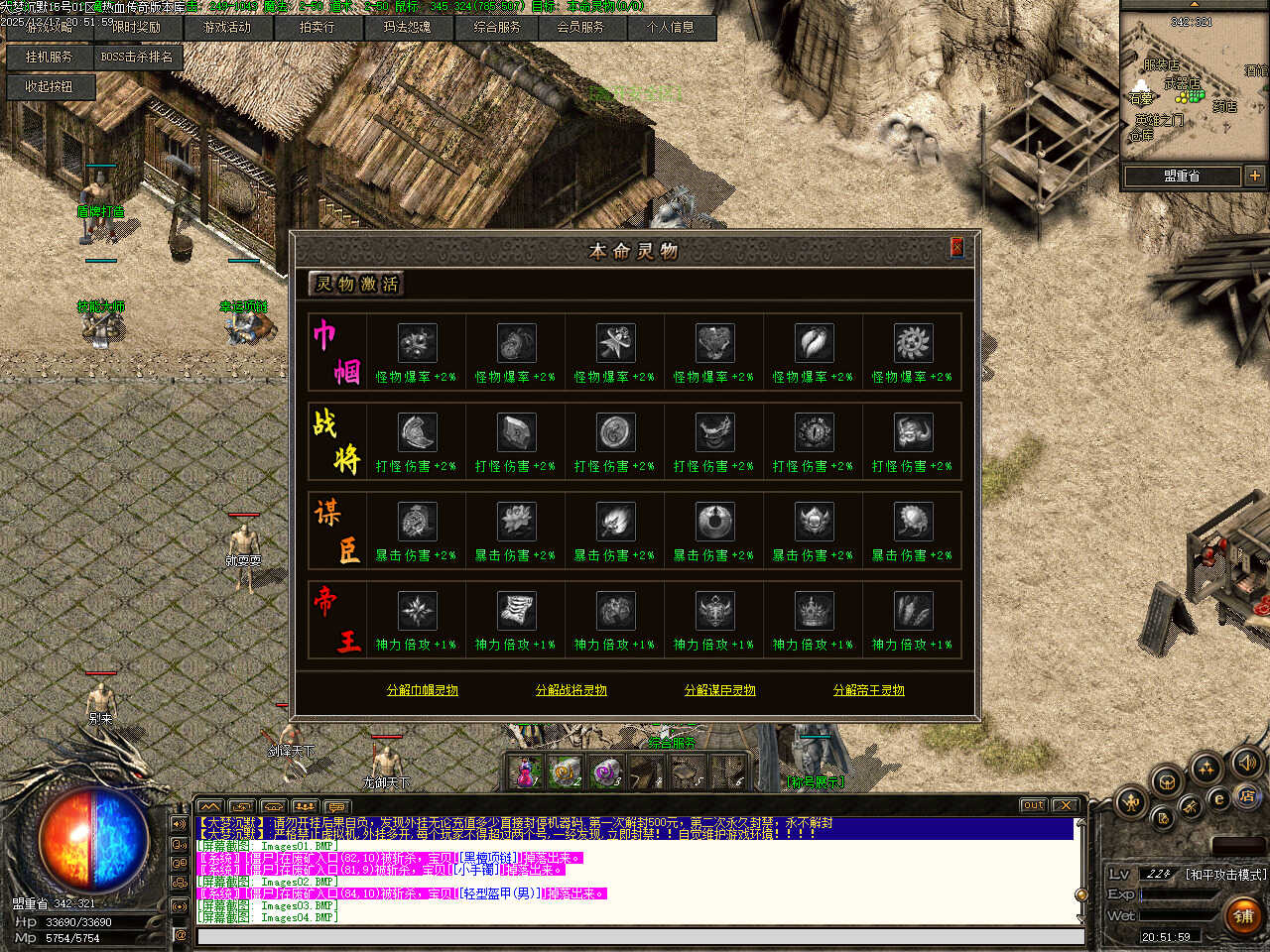Choose the 分解帝王灵物 link
1270x952 pixels.
coord(869,690)
